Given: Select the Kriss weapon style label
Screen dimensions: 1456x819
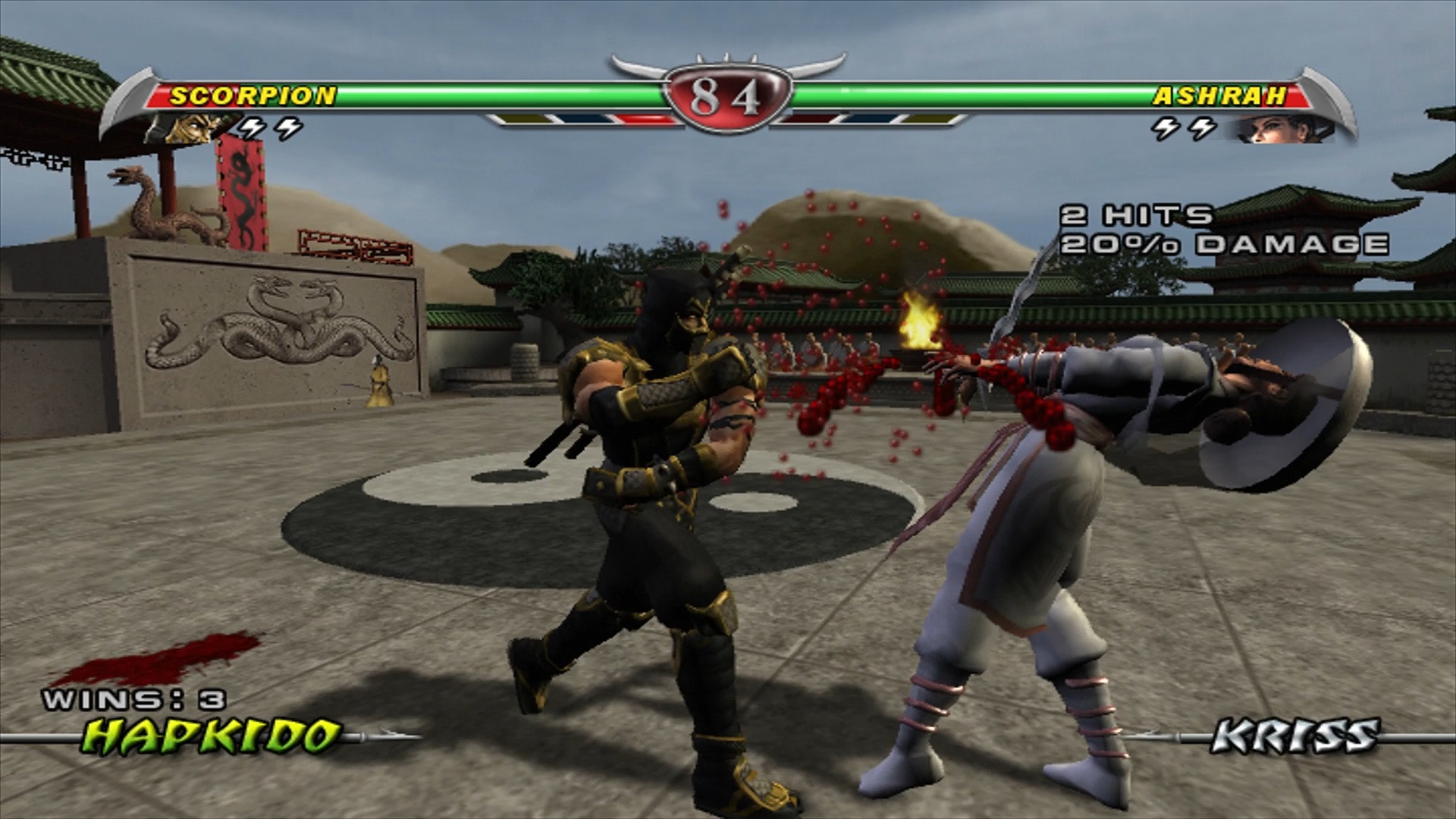Looking at the screenshot, I should point(1295,736).
